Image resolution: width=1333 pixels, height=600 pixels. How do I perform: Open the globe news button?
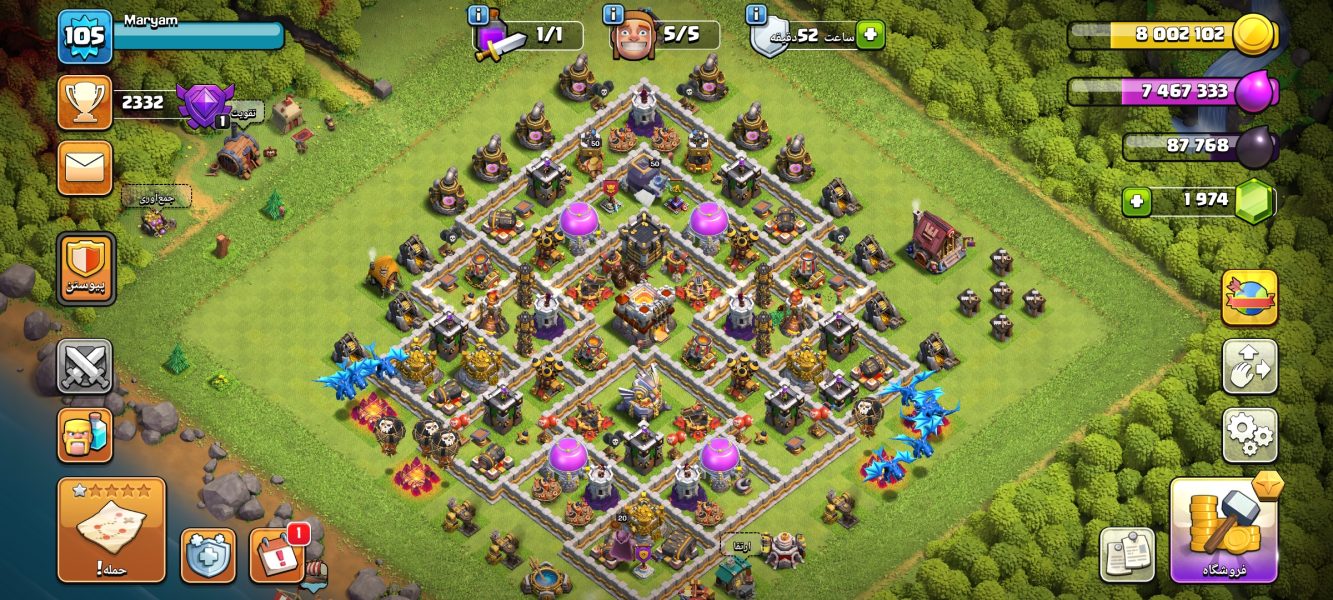coord(1249,297)
